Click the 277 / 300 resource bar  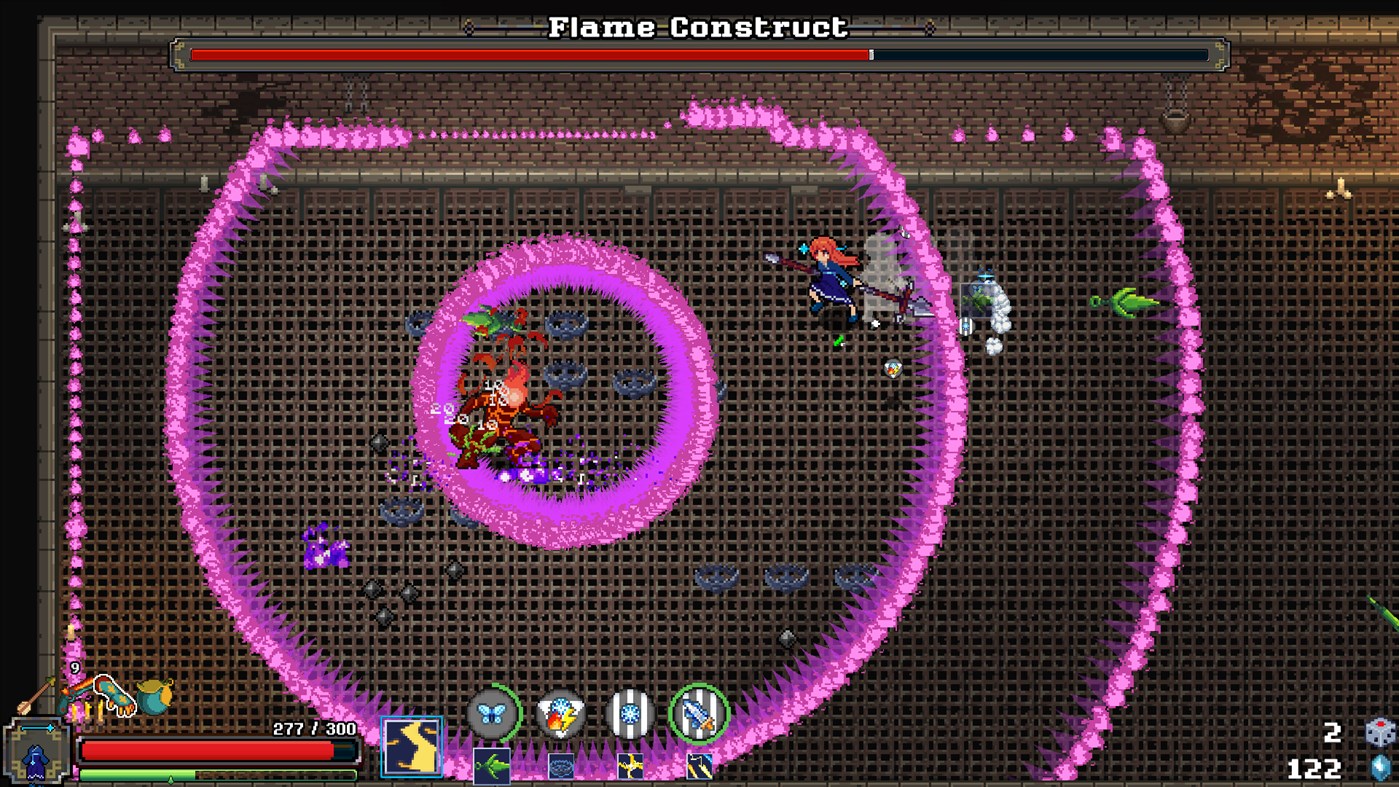click(x=310, y=729)
